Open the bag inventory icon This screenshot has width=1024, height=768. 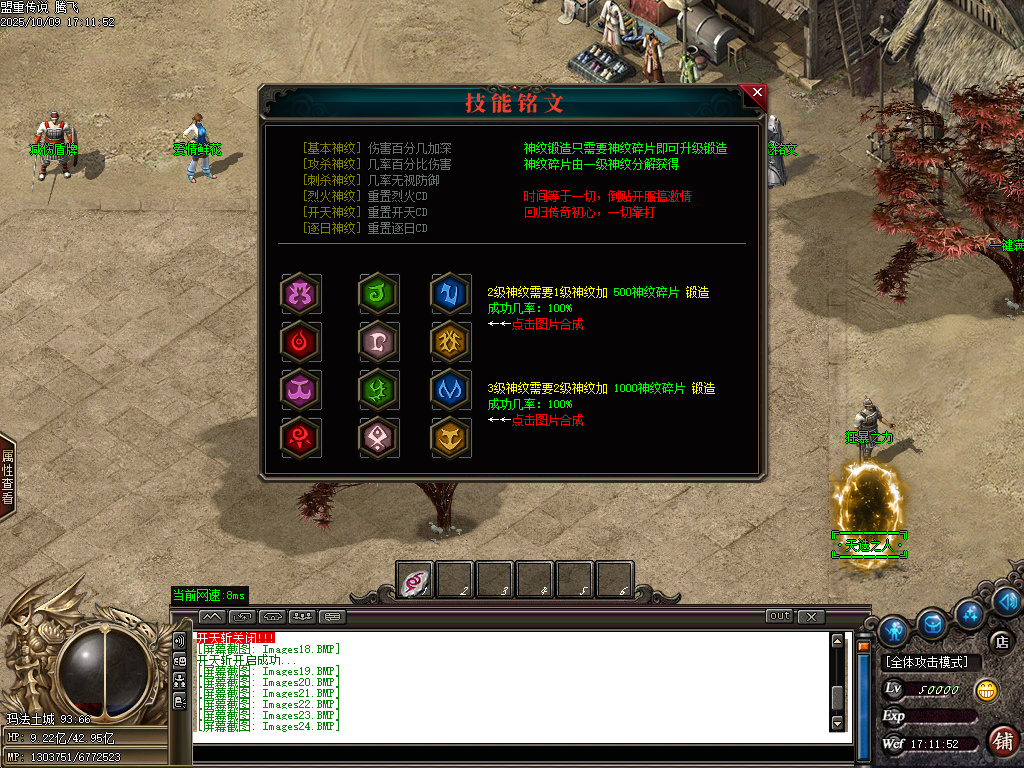pos(933,624)
